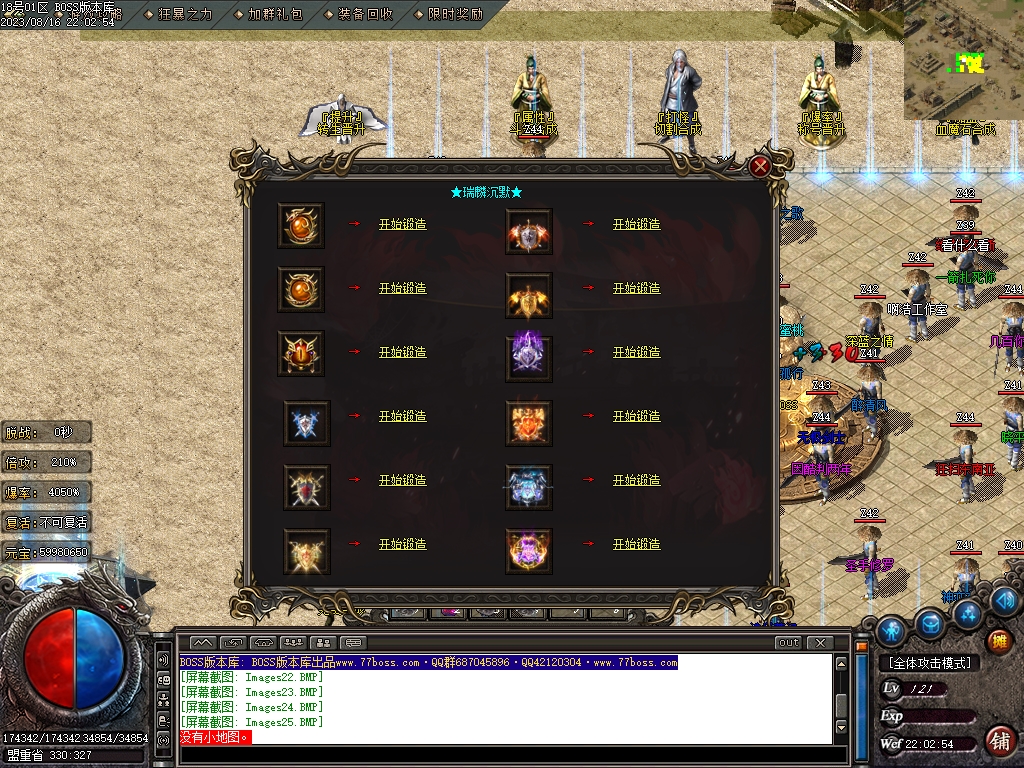The width and height of the screenshot is (1024, 768).
Task: Click the chat panel's out button
Action: pos(788,643)
